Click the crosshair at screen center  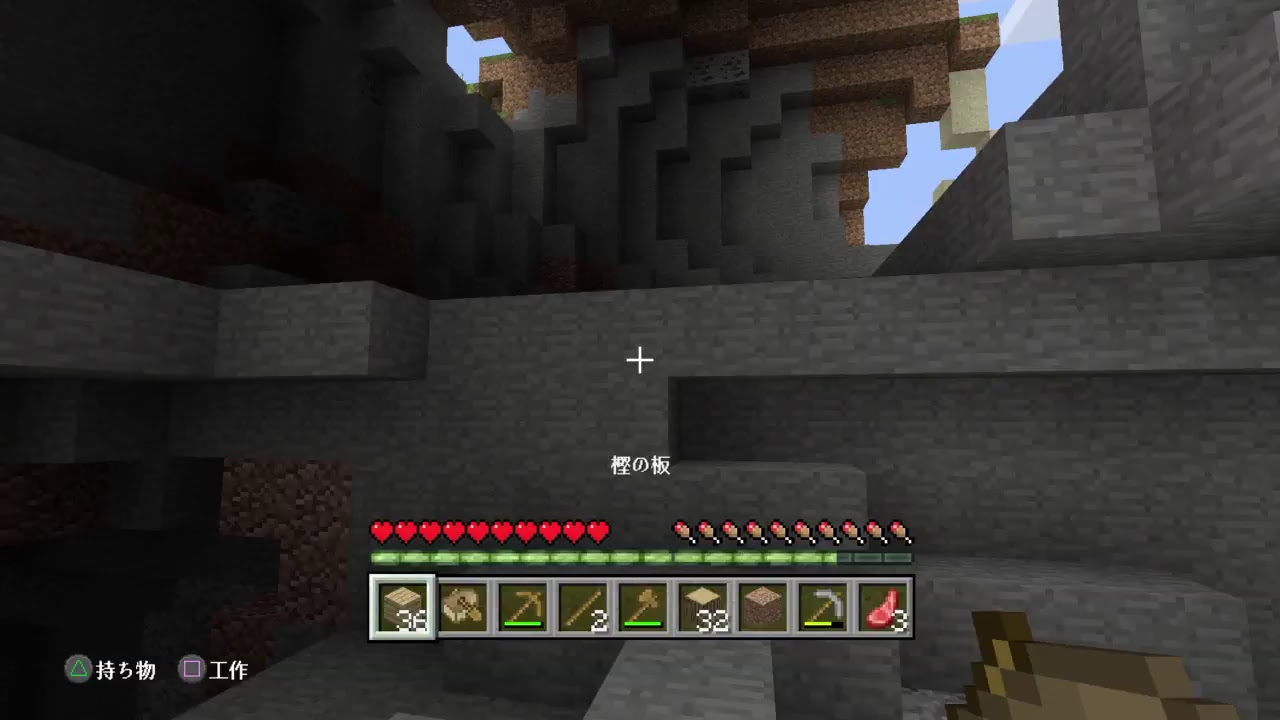[x=639, y=359]
